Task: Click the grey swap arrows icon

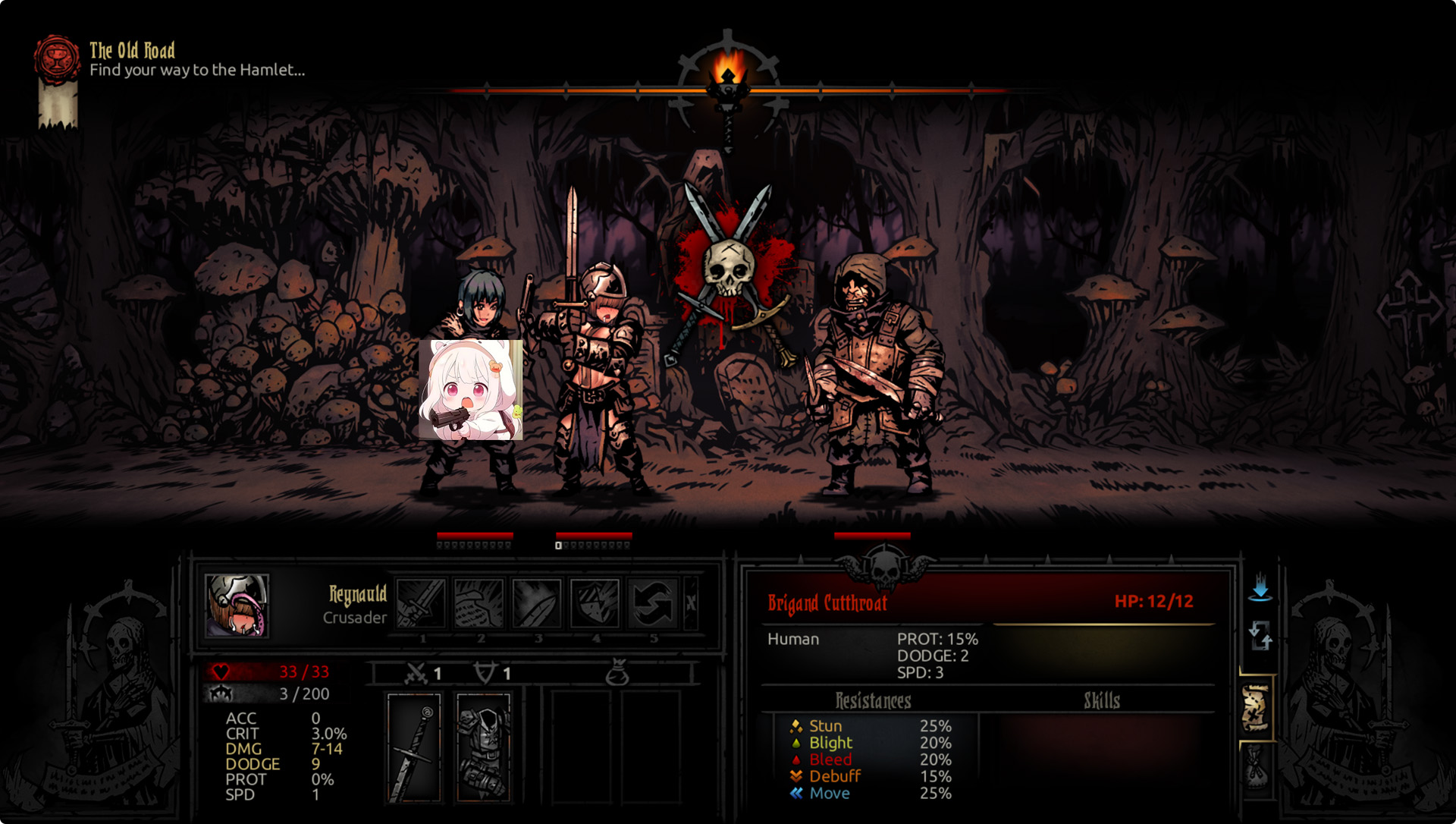Action: (x=1260, y=636)
